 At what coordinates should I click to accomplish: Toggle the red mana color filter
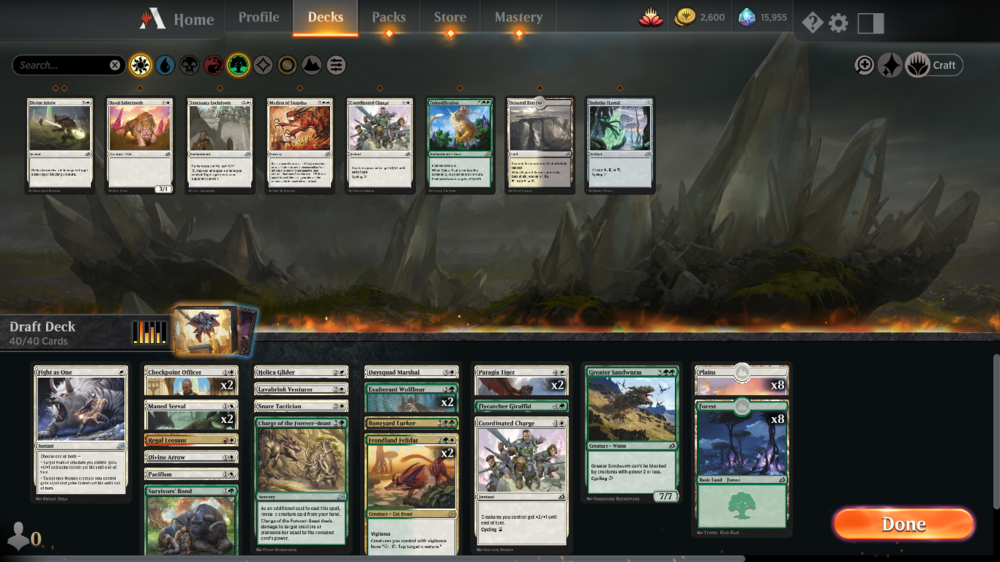214,65
